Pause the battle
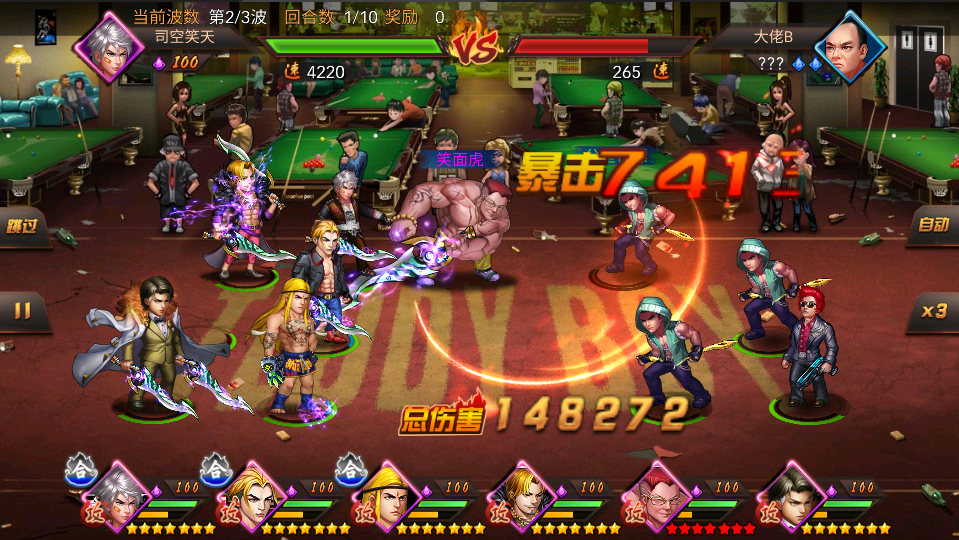959x540 pixels. [22, 311]
